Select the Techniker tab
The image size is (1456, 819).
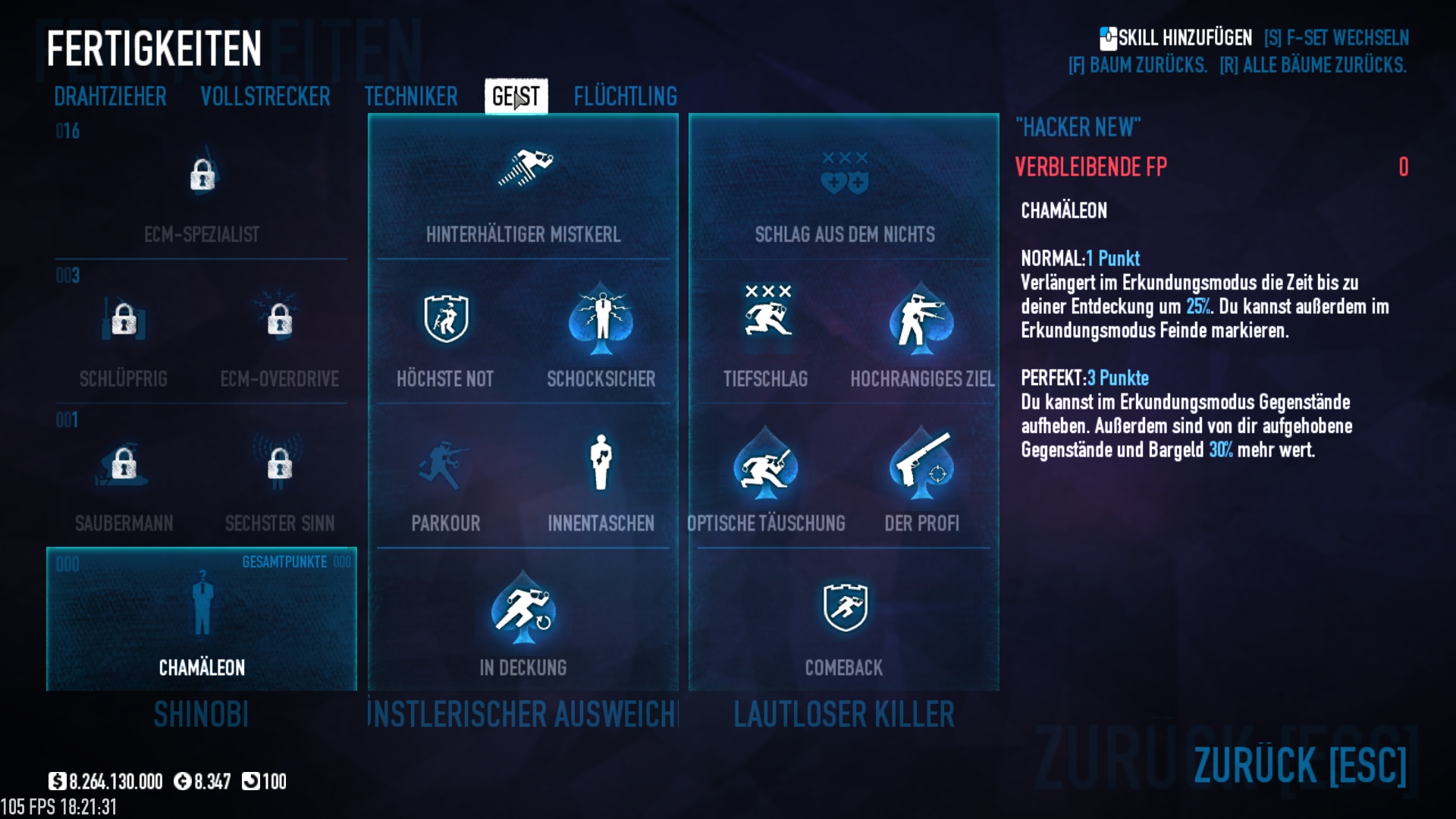[410, 97]
